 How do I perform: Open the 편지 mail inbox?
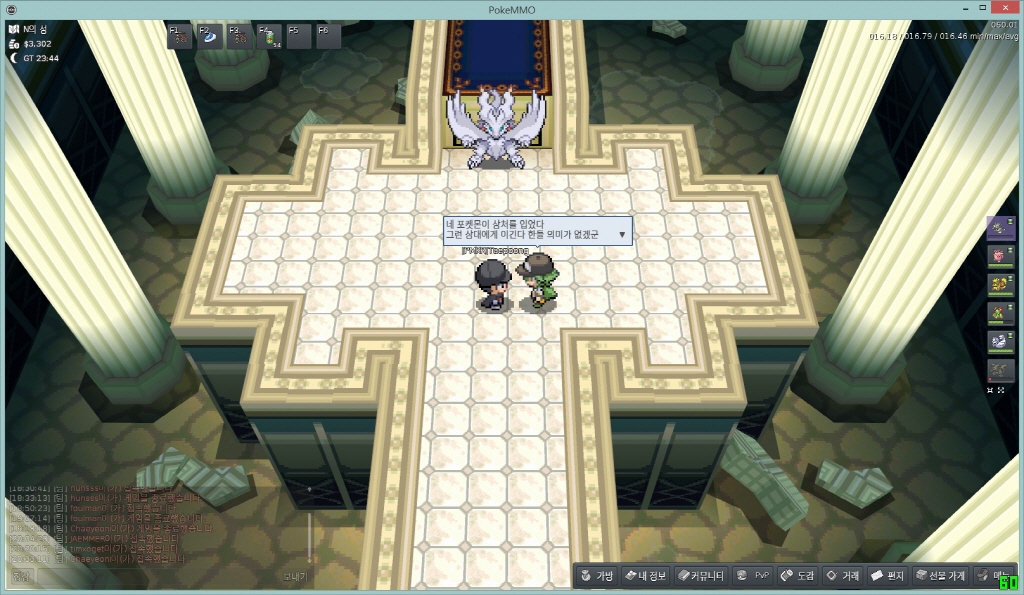point(888,576)
